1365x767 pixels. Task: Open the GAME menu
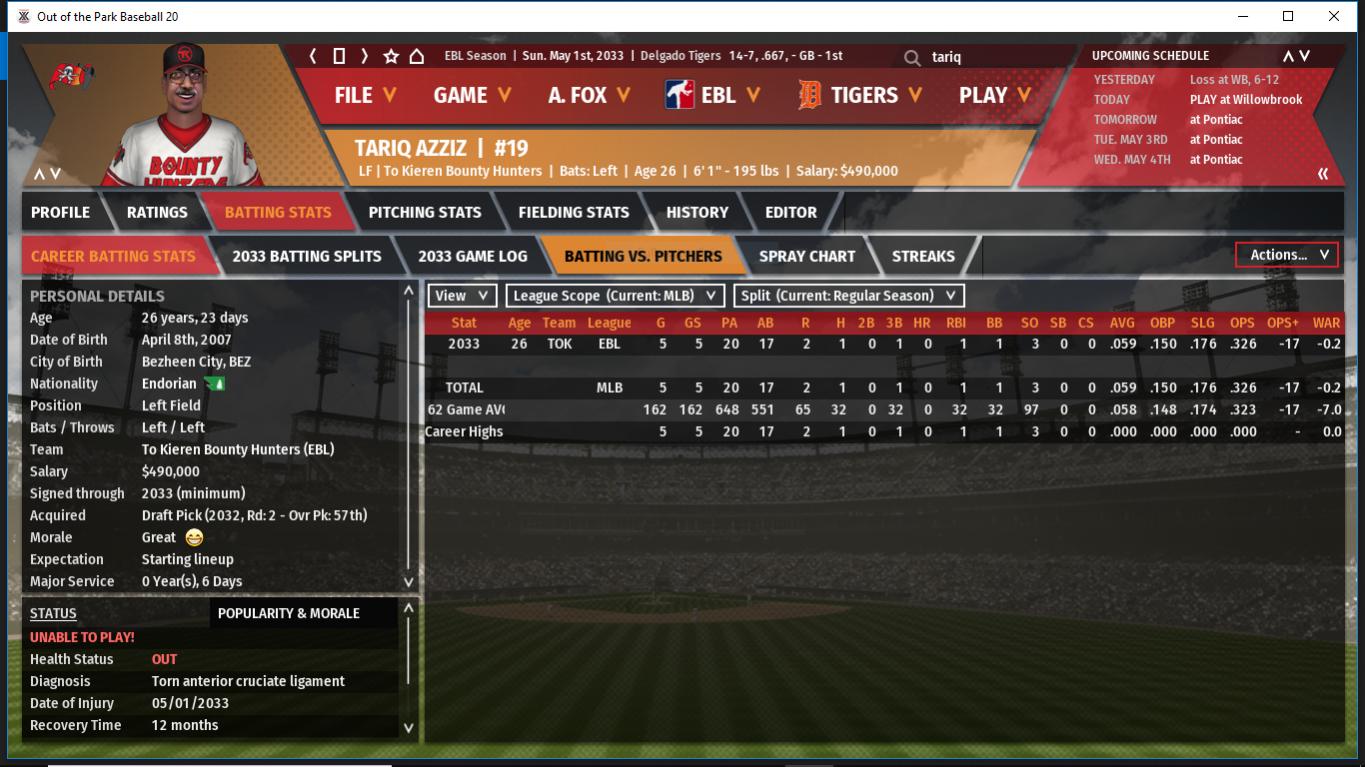472,95
